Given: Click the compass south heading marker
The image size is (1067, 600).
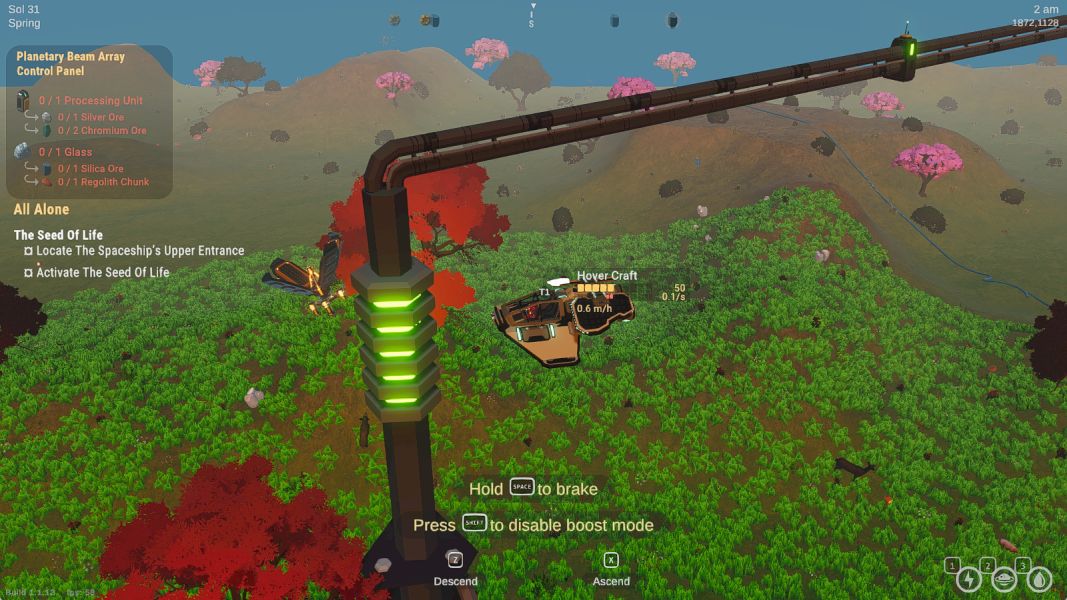Looking at the screenshot, I should [532, 23].
